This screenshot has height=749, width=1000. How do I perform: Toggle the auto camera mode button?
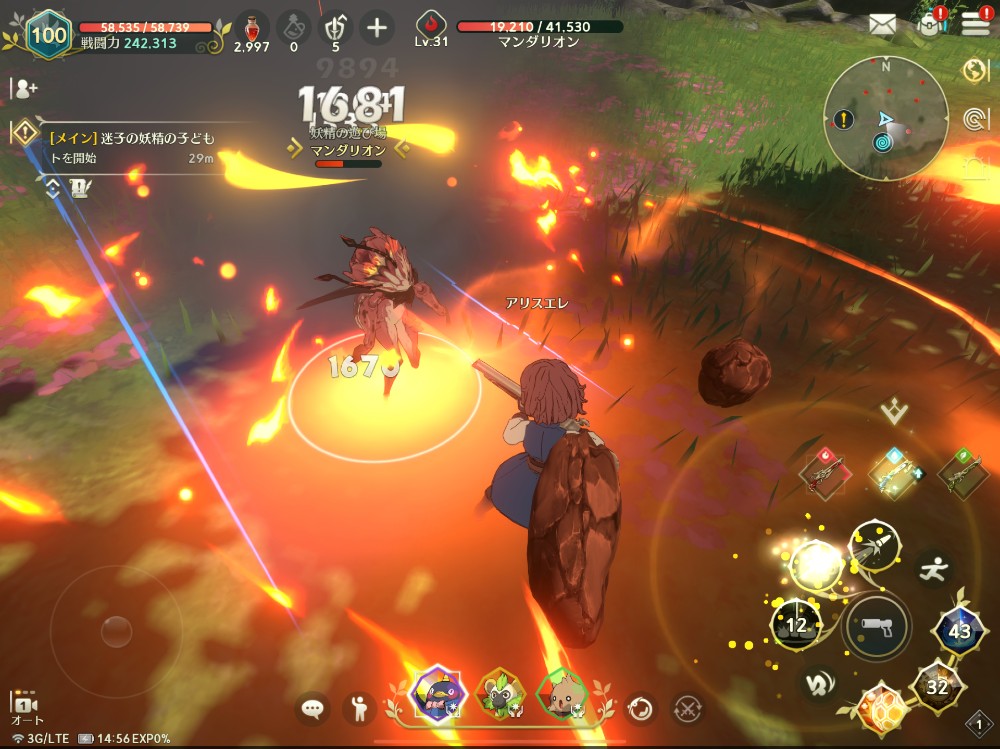pyautogui.click(x=24, y=707)
